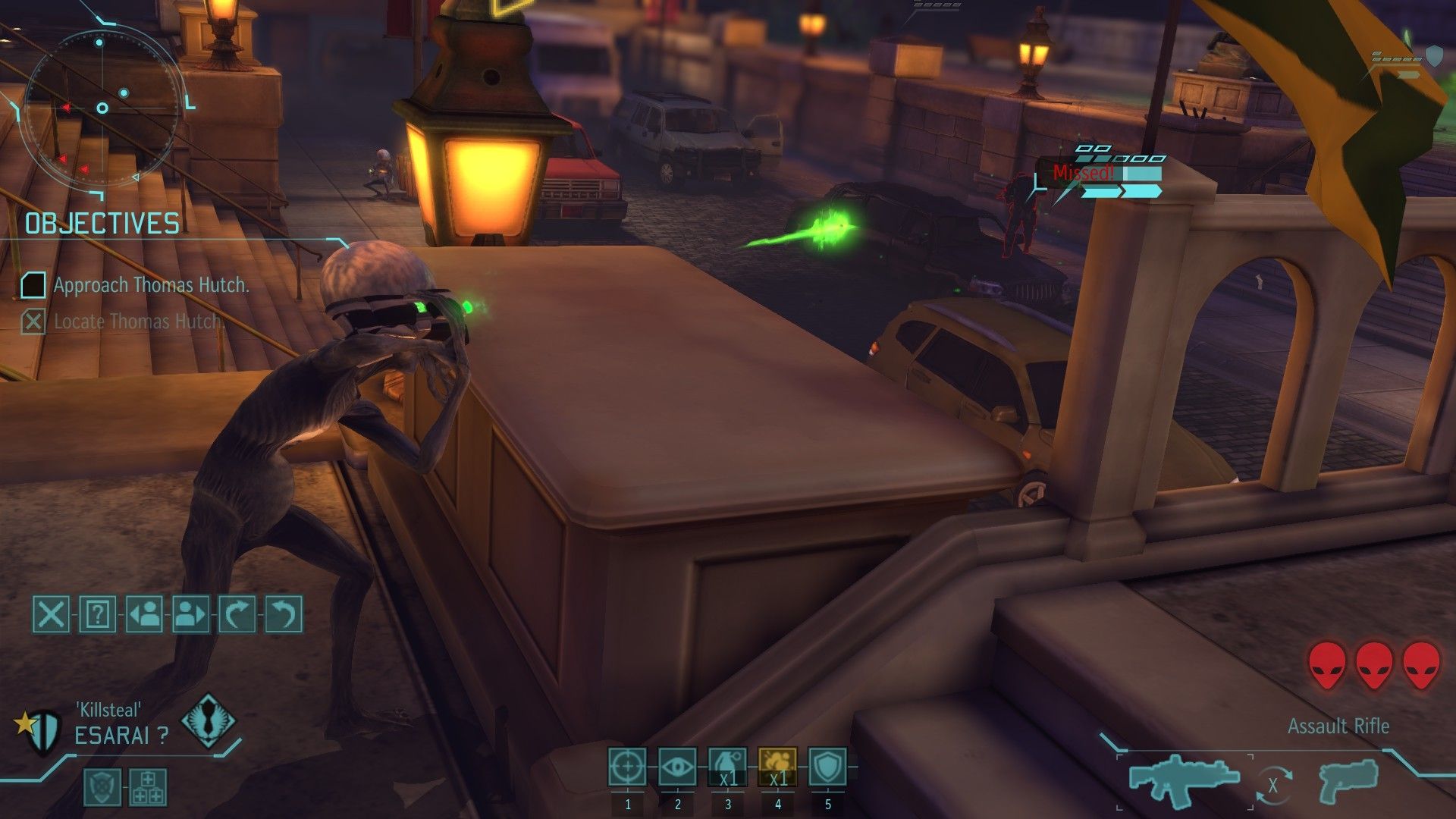
Task: Activate the Hunker Down shield ability
Action: (x=827, y=767)
